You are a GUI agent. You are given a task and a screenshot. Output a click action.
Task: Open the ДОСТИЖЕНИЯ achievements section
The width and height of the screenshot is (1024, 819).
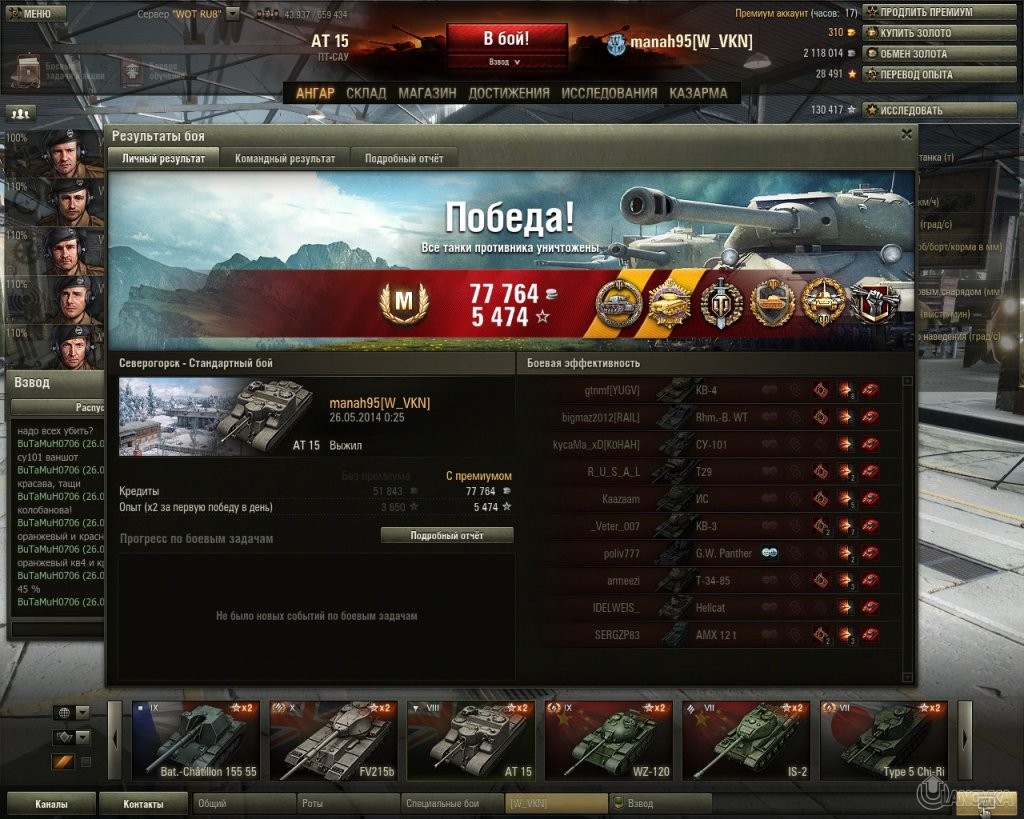click(x=508, y=93)
